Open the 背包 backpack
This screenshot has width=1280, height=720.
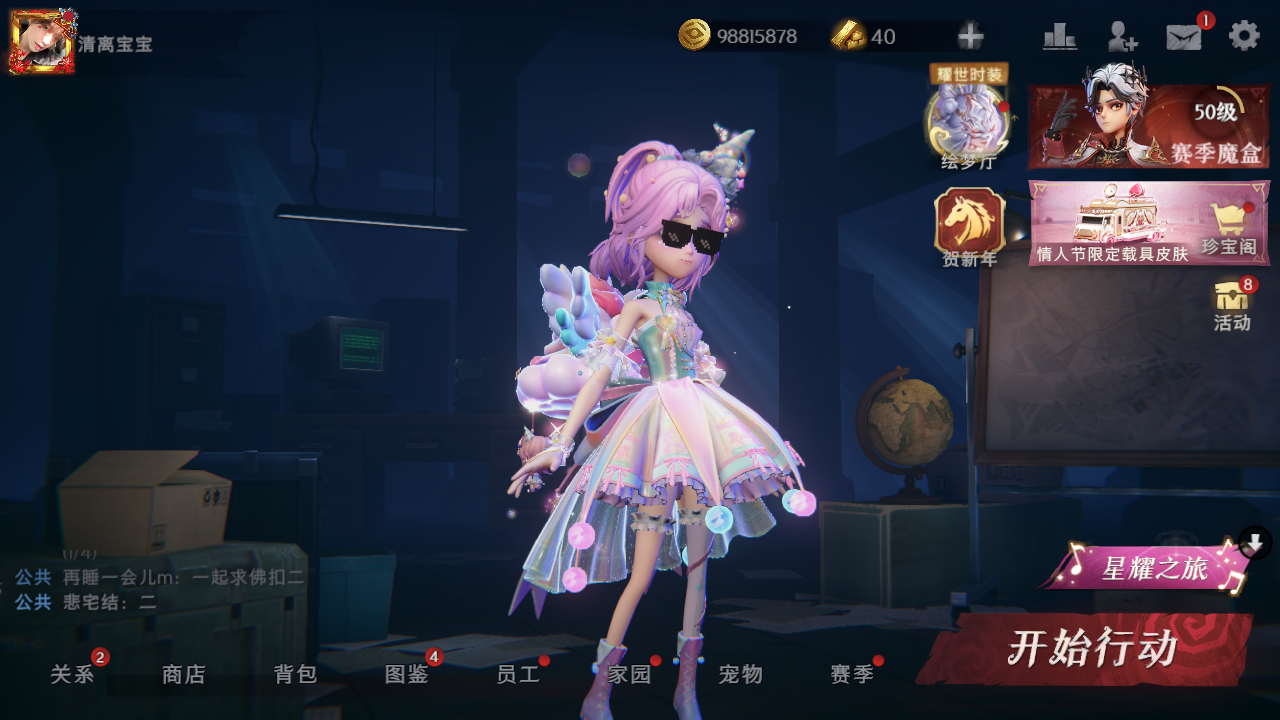point(296,675)
